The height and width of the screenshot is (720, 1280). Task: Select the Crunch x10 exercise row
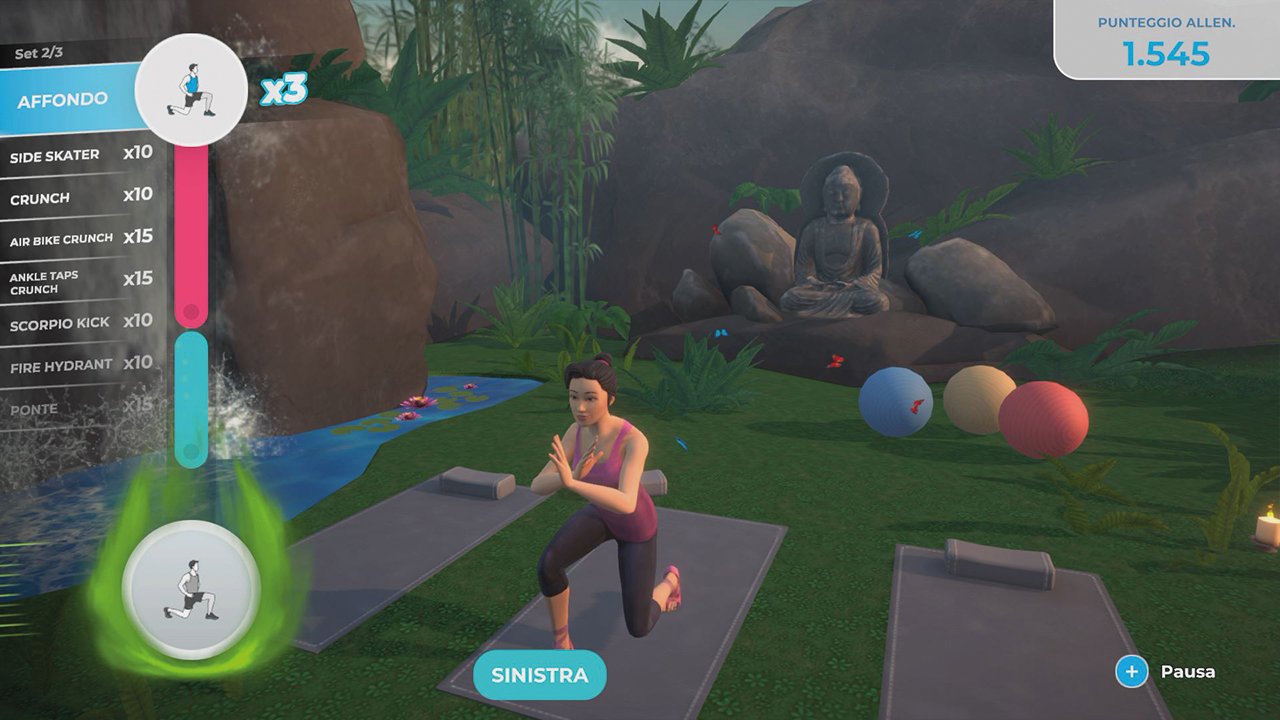coord(80,197)
